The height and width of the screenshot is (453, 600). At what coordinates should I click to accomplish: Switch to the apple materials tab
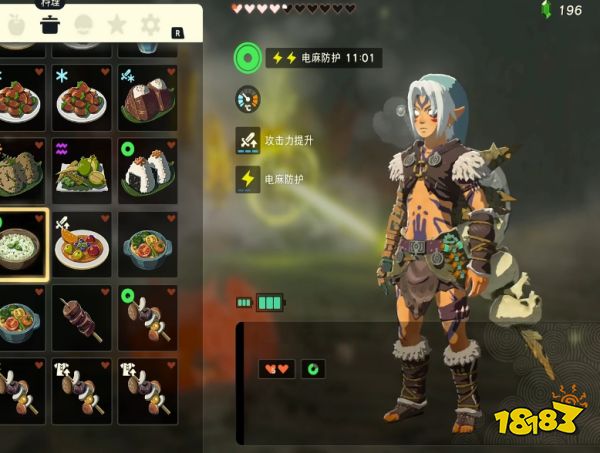click(x=16, y=25)
